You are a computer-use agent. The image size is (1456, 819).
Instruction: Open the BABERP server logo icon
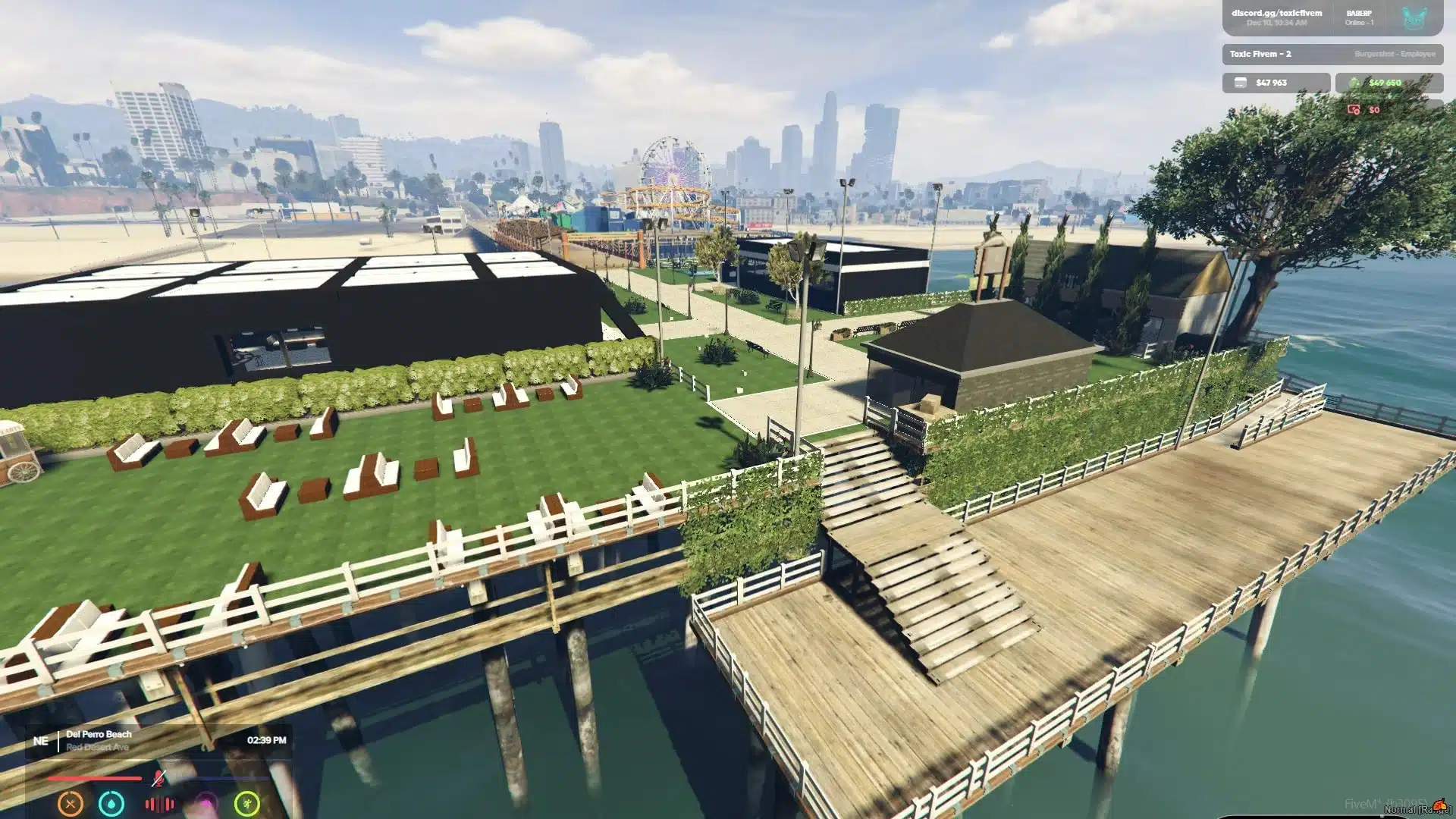[1413, 19]
